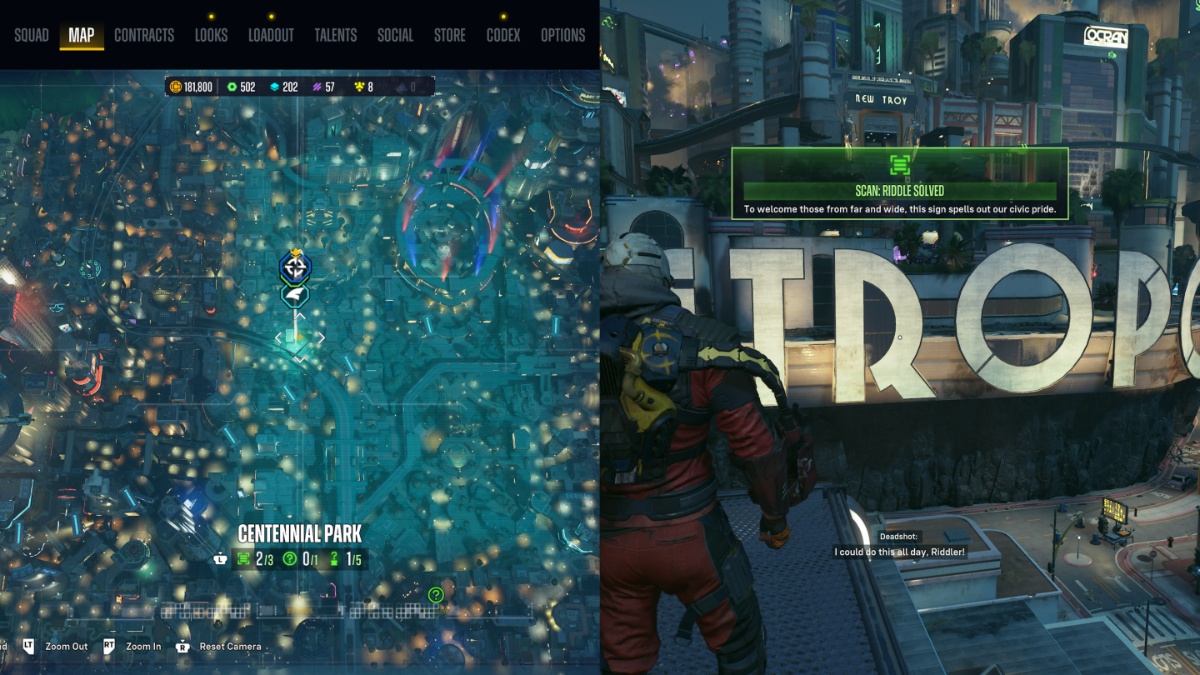This screenshot has width=1200, height=675.
Task: Switch to the Contracts tab
Action: coord(144,35)
